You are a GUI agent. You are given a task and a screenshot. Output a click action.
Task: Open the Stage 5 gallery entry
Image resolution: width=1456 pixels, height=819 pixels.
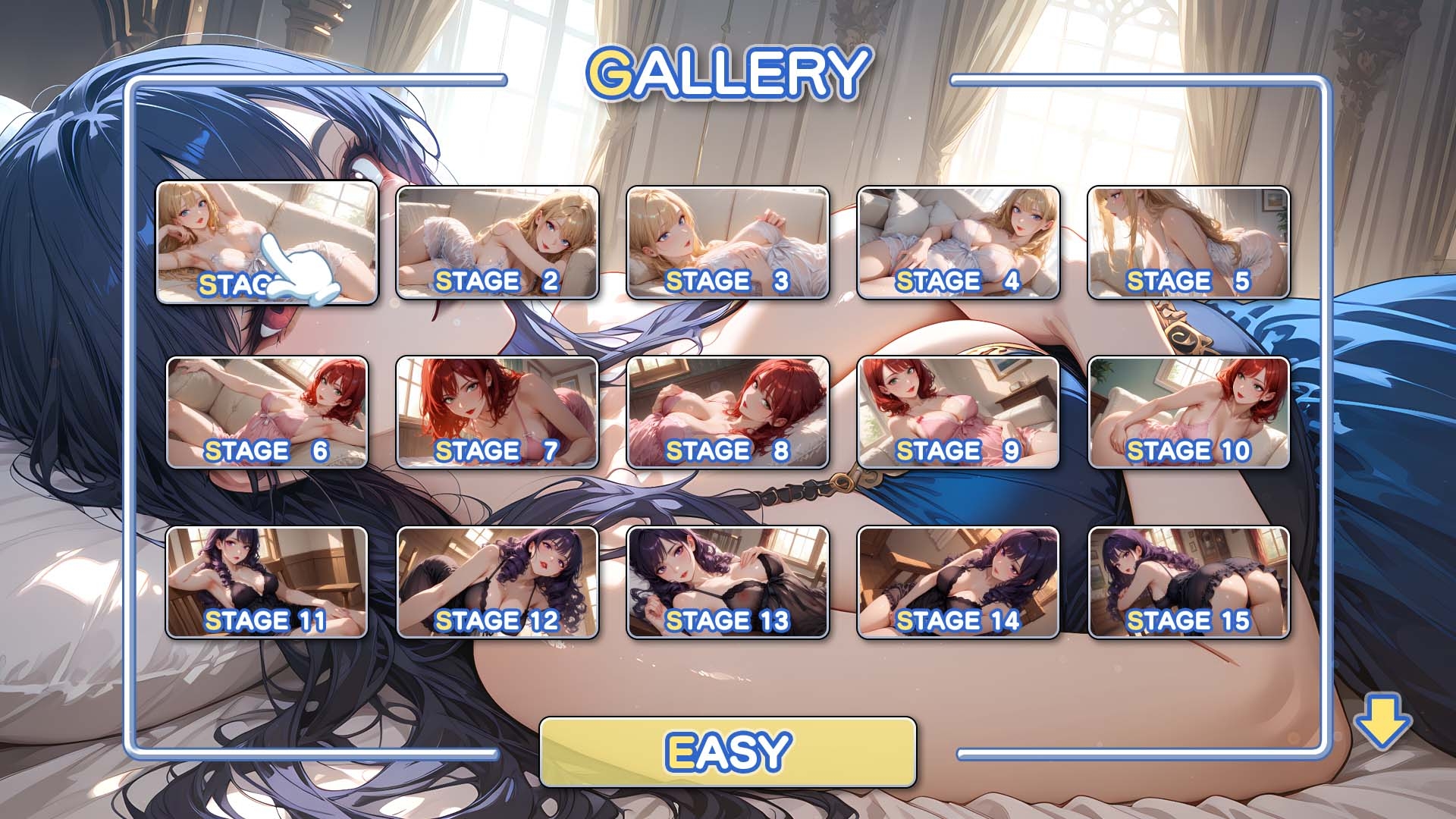1188,243
